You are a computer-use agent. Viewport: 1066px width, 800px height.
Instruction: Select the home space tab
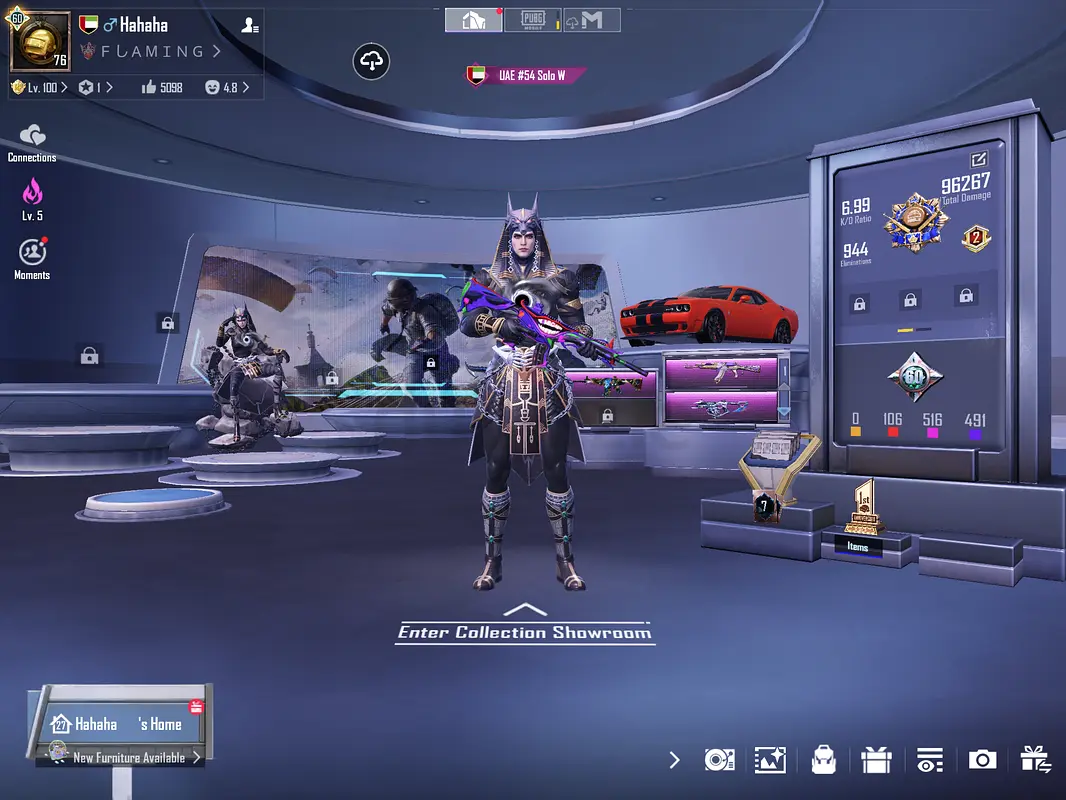(x=473, y=20)
